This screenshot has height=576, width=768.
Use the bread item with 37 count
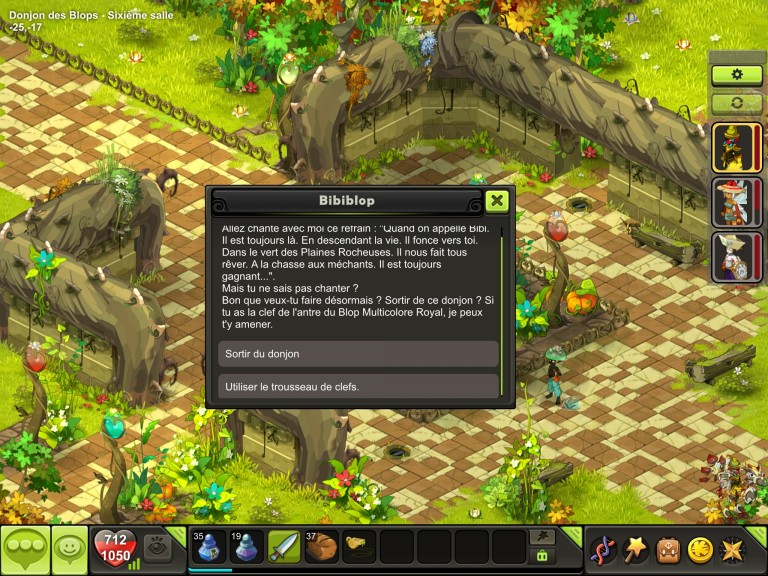point(323,547)
